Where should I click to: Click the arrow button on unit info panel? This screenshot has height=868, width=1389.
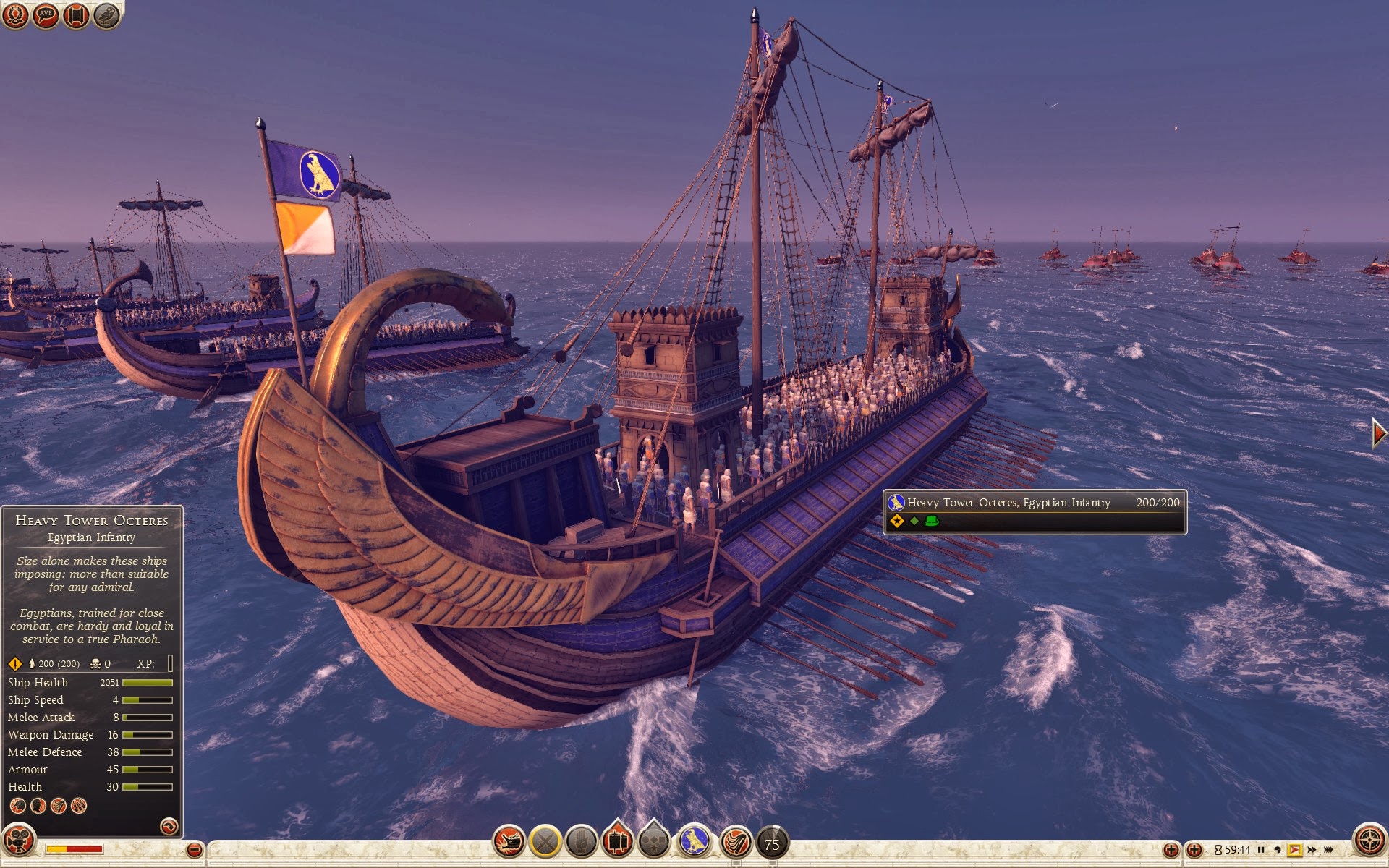[169, 826]
